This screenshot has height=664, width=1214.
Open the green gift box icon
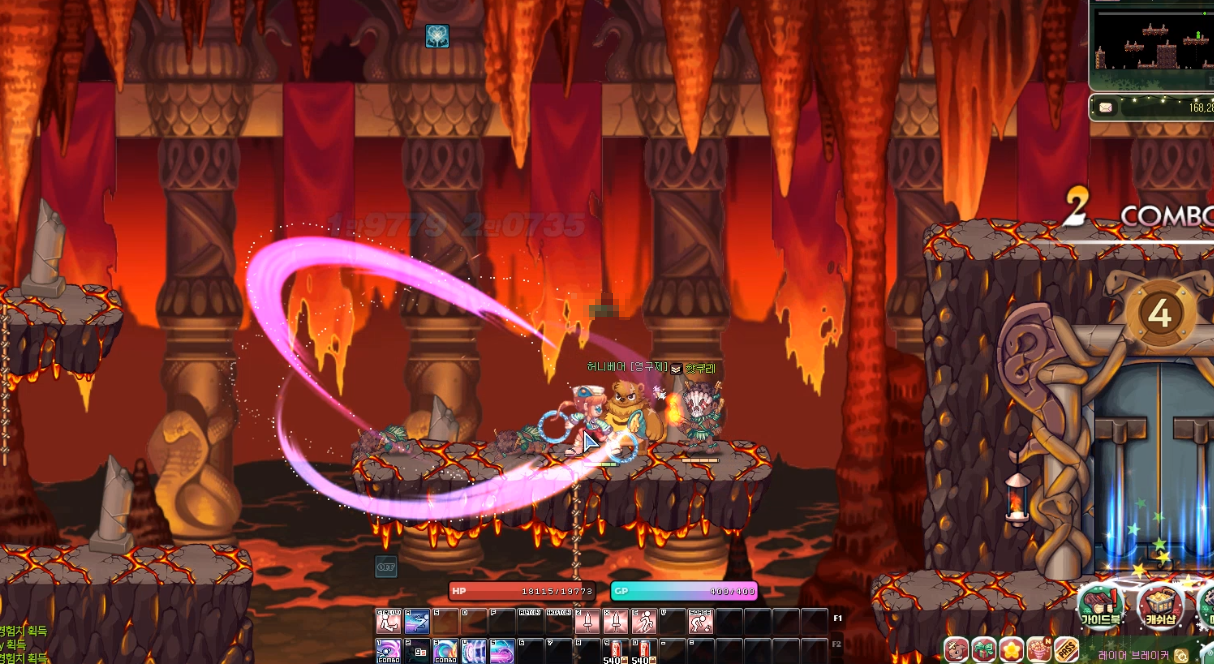coord(984,650)
